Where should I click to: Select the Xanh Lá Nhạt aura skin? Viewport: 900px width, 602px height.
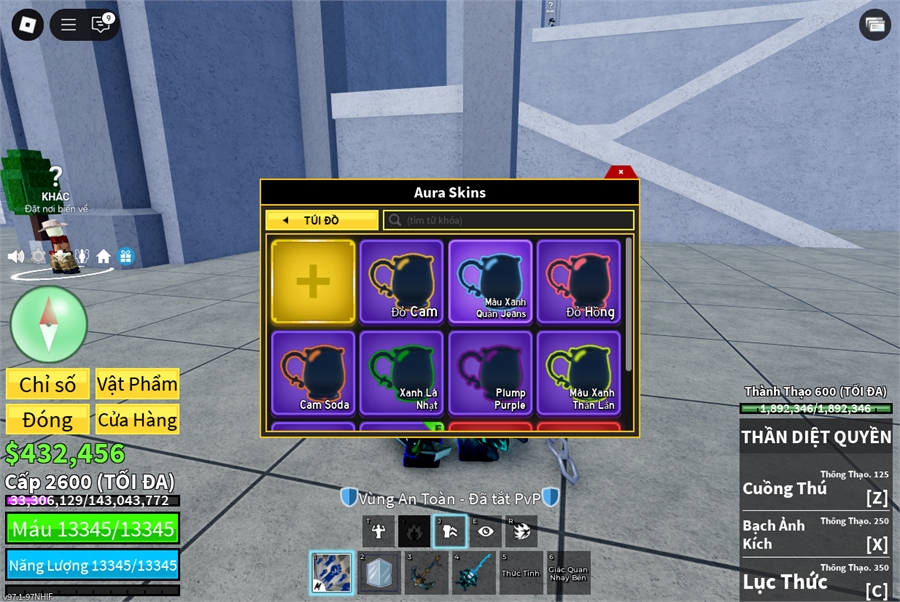pyautogui.click(x=401, y=372)
